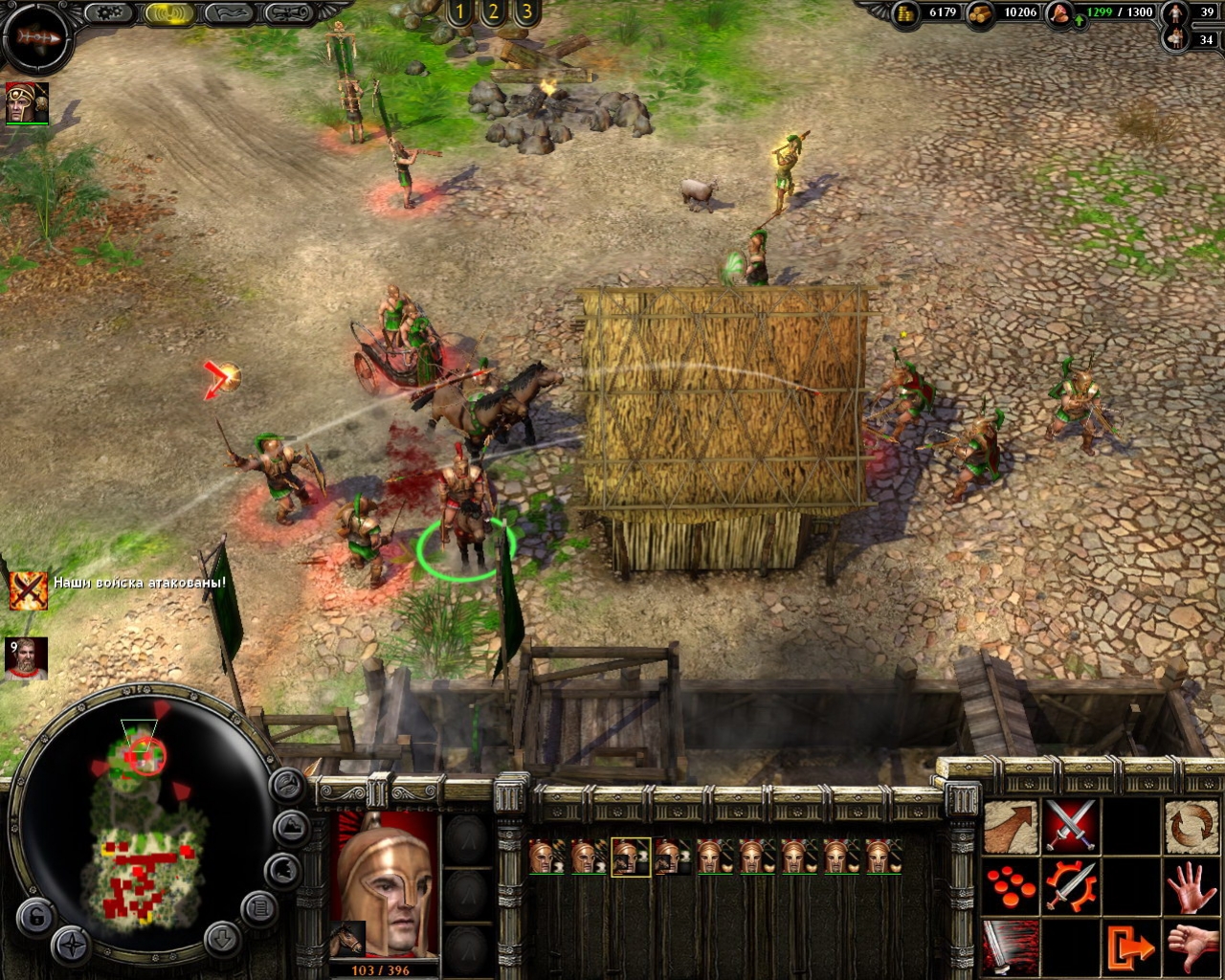Choose the red dots formation command
1225x980 pixels.
1010,886
